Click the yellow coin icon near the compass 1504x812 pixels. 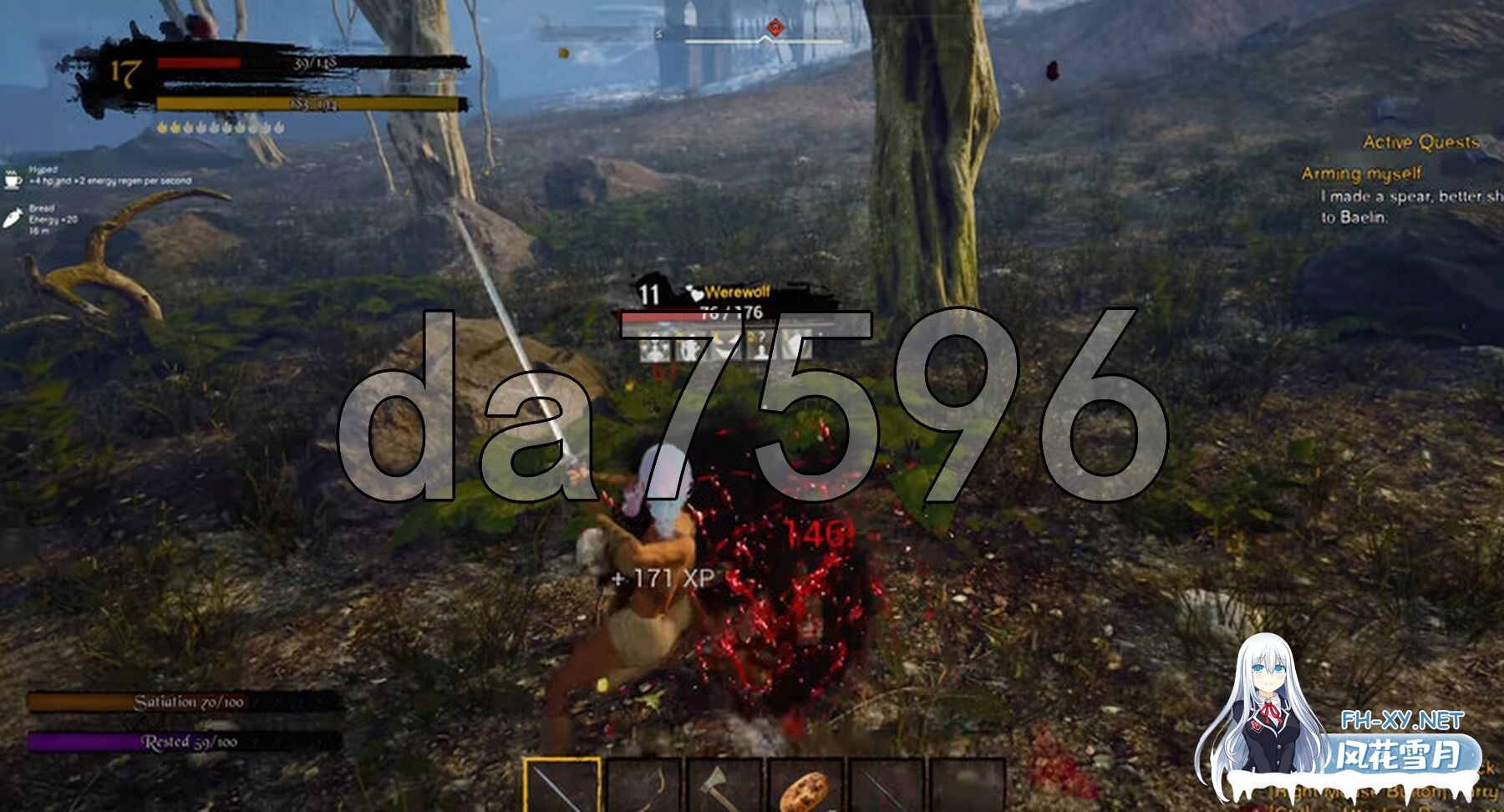point(562,52)
